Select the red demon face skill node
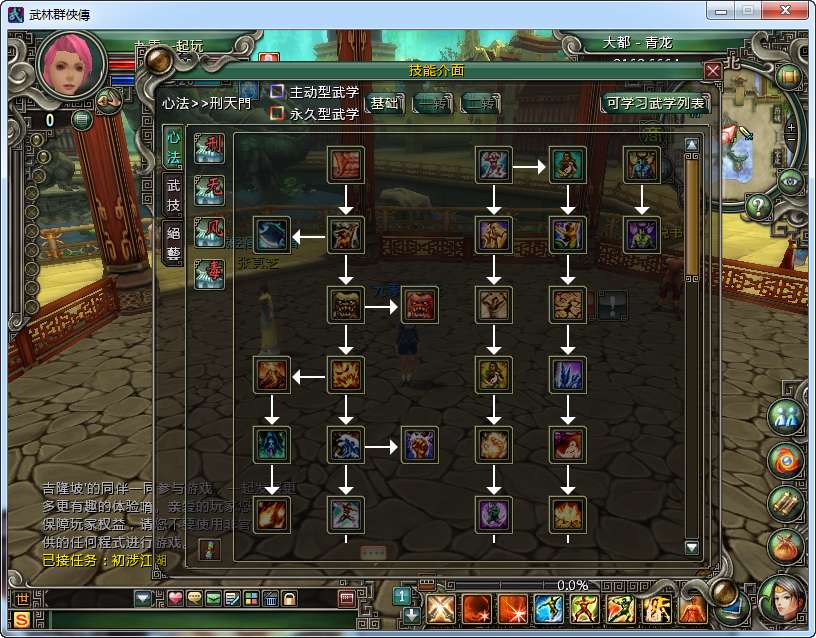 420,304
